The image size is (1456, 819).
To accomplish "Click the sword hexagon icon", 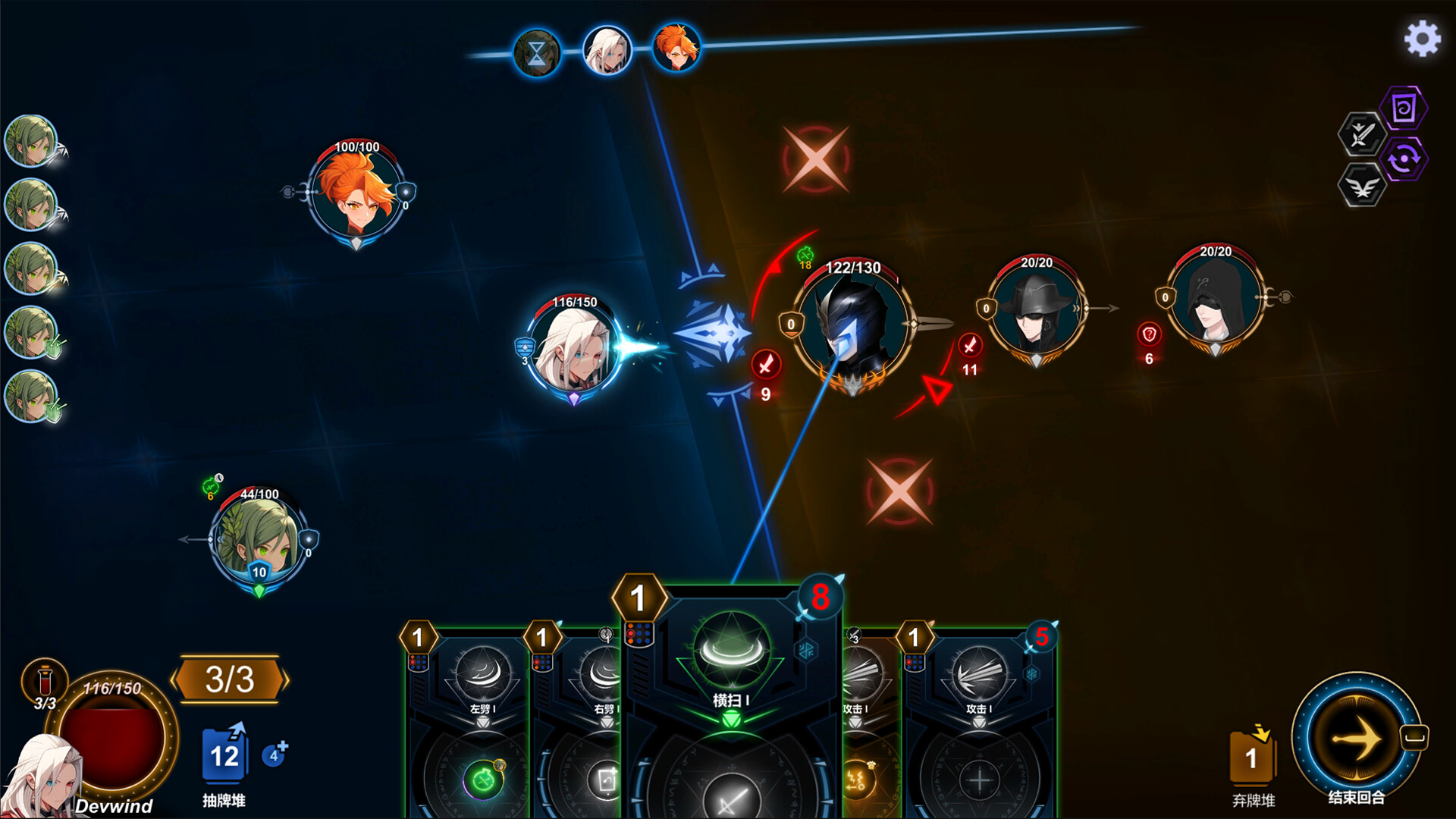I will point(1361,135).
